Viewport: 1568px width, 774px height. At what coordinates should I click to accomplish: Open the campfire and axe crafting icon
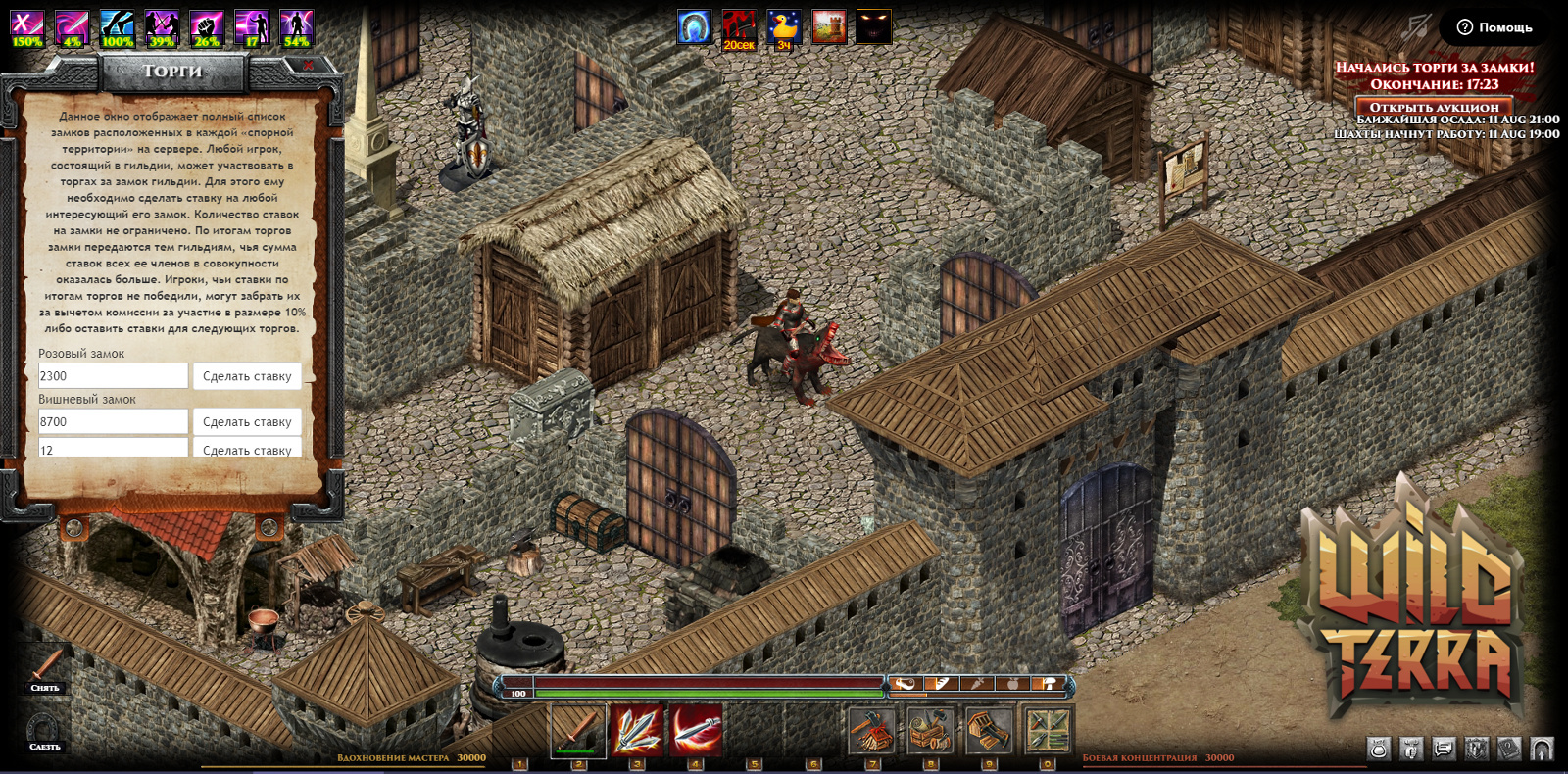(x=871, y=730)
